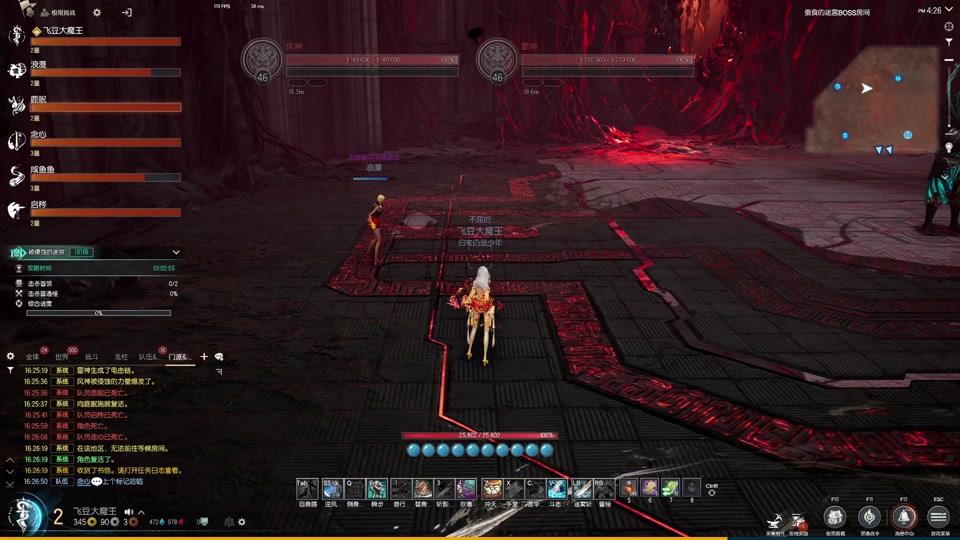Switch to the 世界 chat tab
960x540 pixels.
coord(62,357)
